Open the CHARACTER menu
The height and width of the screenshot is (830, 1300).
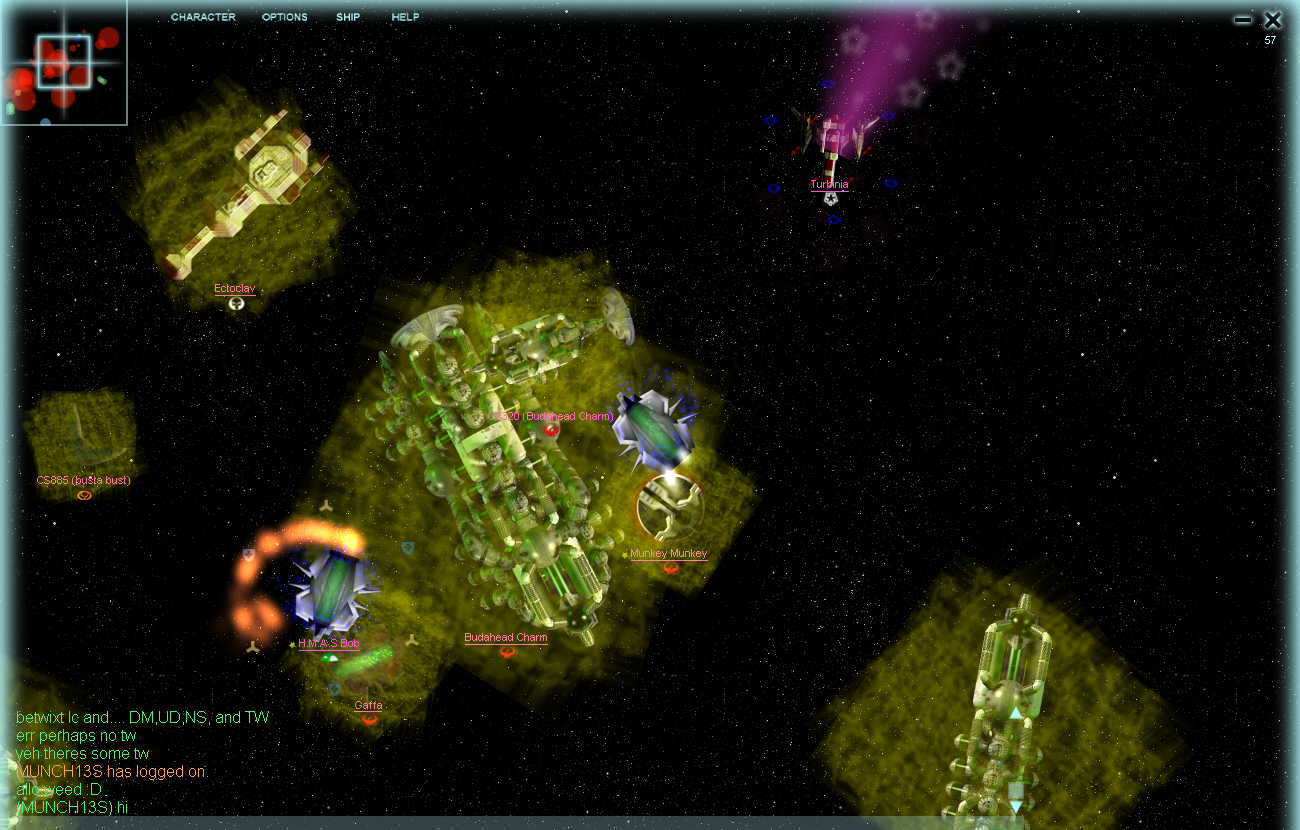click(203, 17)
